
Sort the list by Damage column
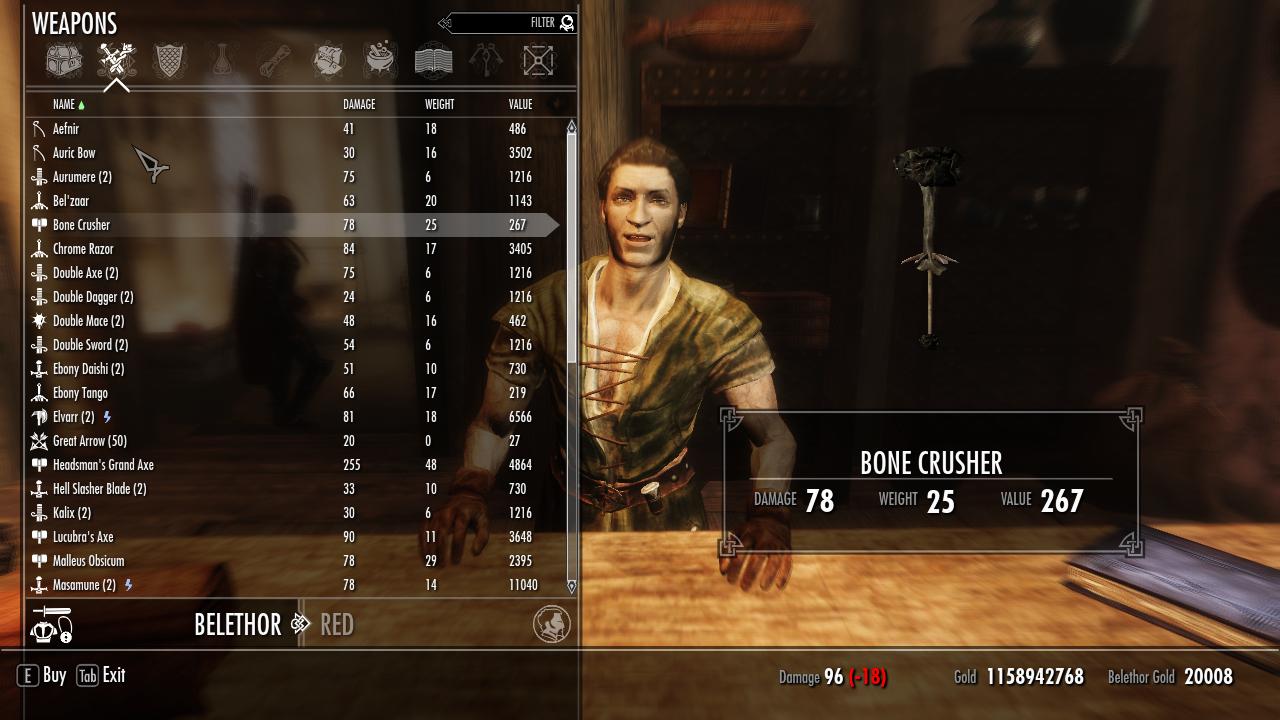(x=359, y=104)
